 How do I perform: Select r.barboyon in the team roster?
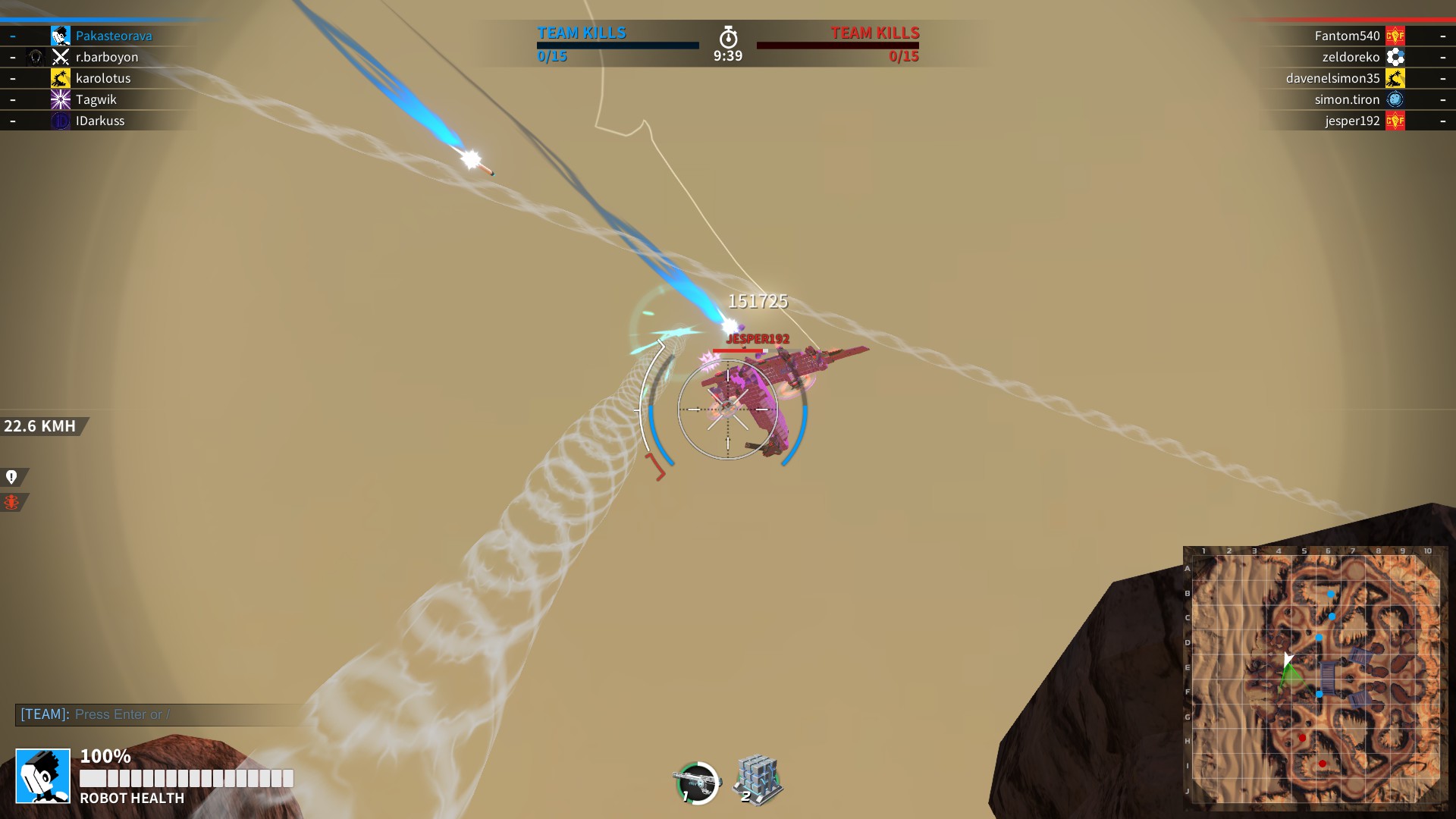coord(107,57)
